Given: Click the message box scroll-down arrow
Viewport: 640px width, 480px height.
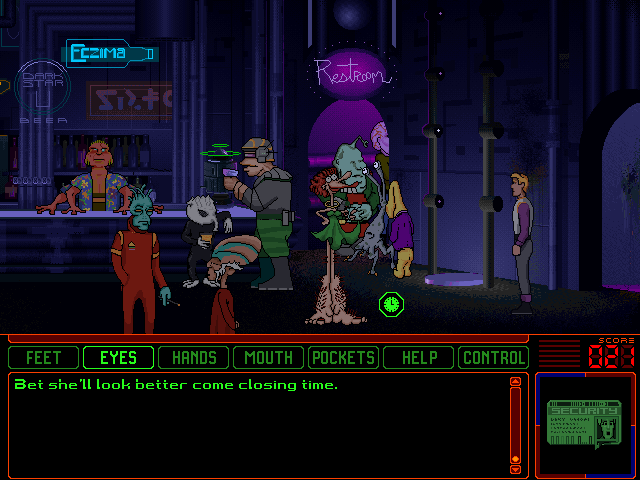Looking at the screenshot, I should click(x=516, y=468).
